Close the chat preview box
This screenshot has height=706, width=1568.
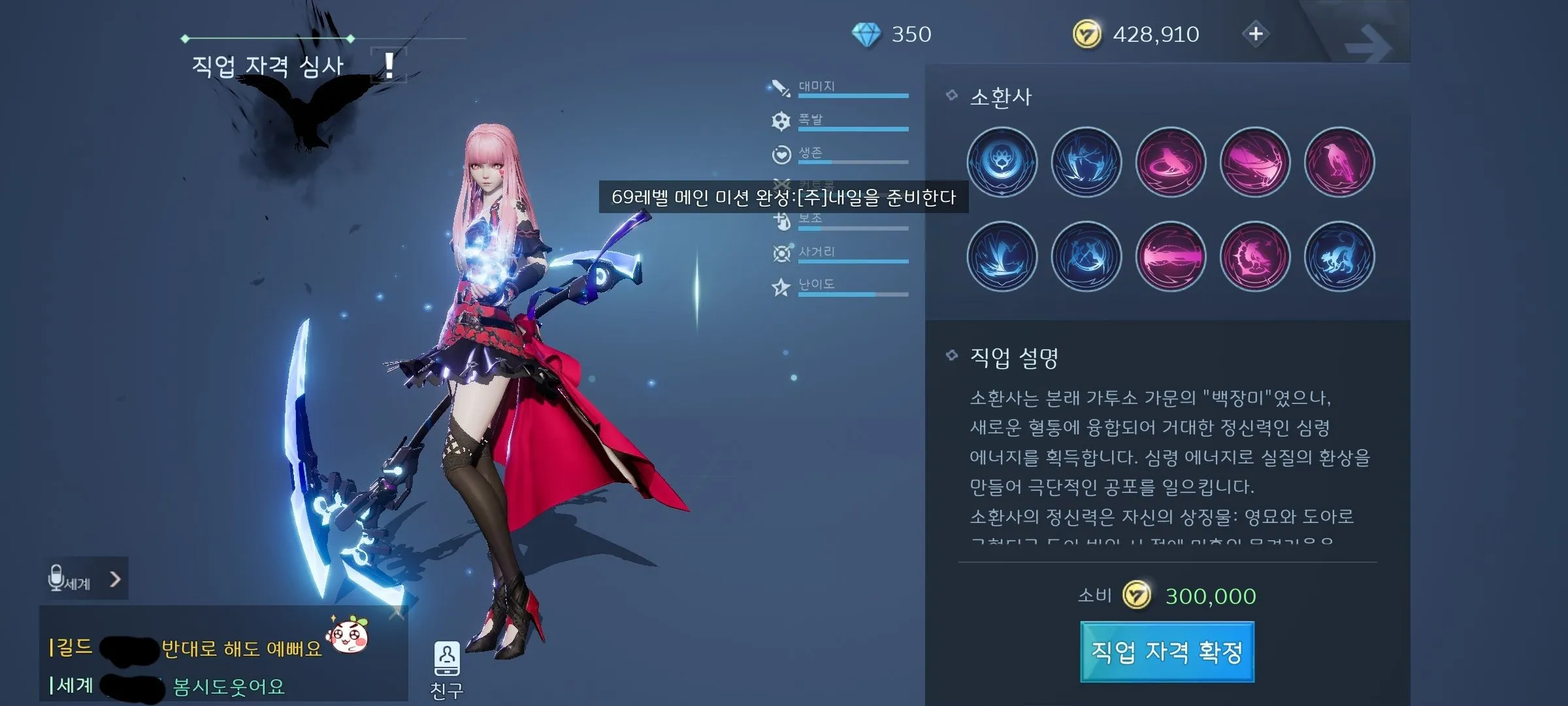pyautogui.click(x=396, y=613)
